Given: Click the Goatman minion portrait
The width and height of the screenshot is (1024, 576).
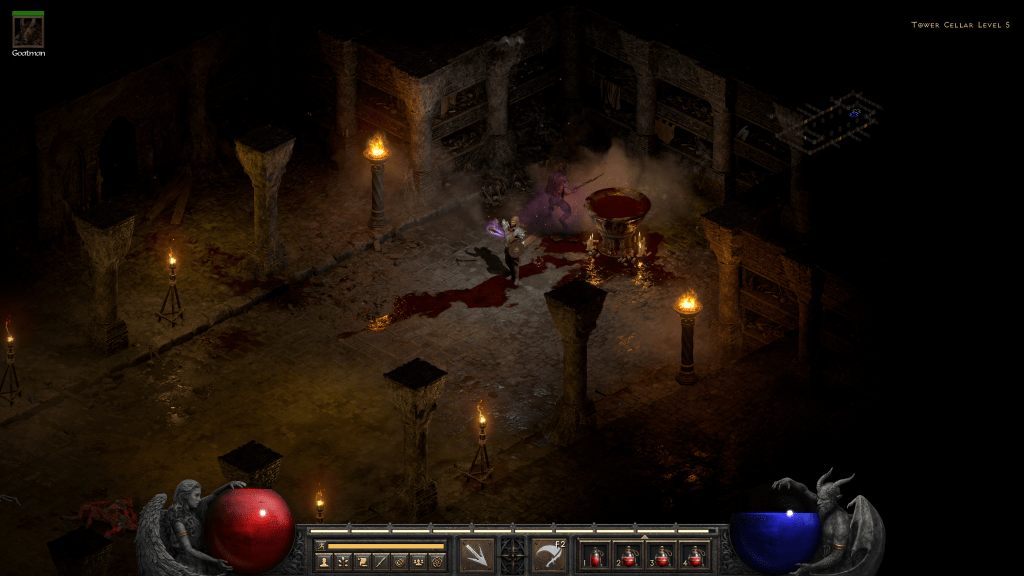Looking at the screenshot, I should click(28, 31).
